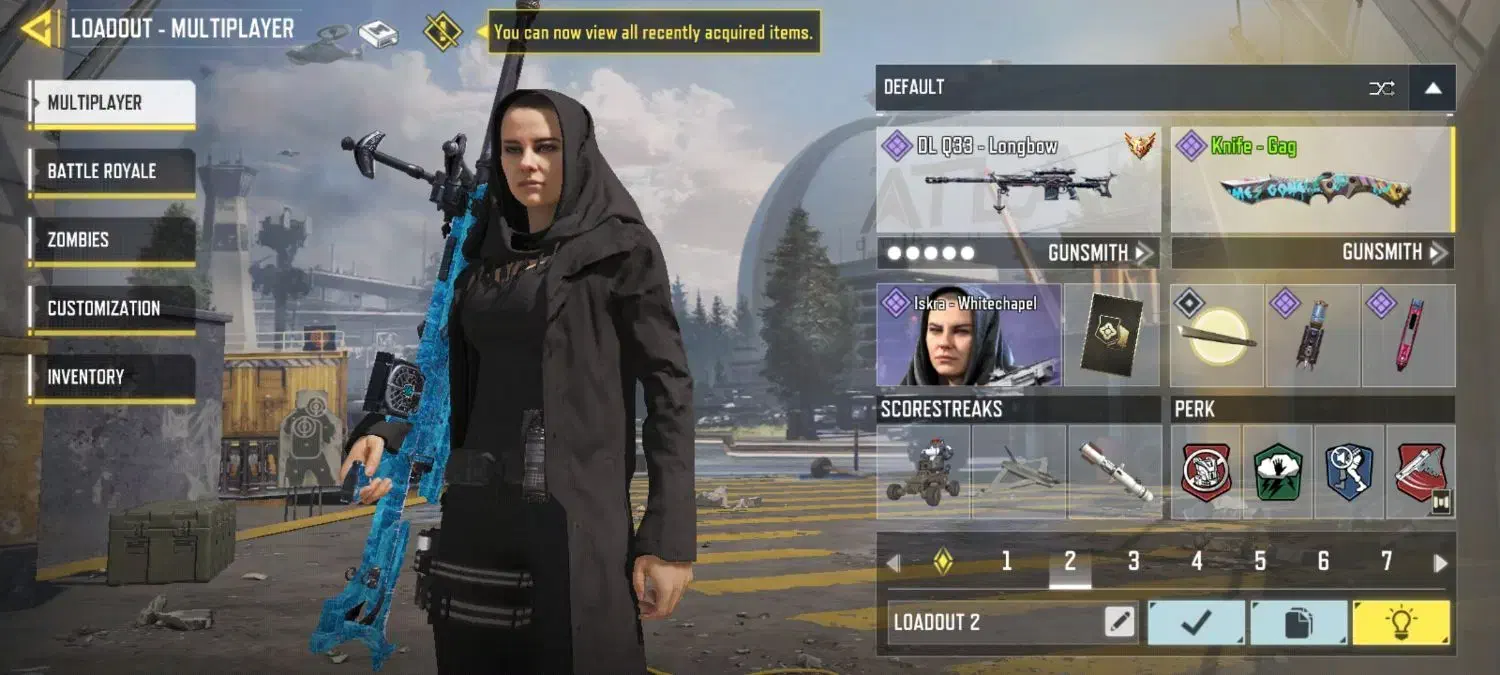The image size is (1500, 675).
Task: Choose the Knife Gag secondary weapon slot
Action: tap(1311, 180)
